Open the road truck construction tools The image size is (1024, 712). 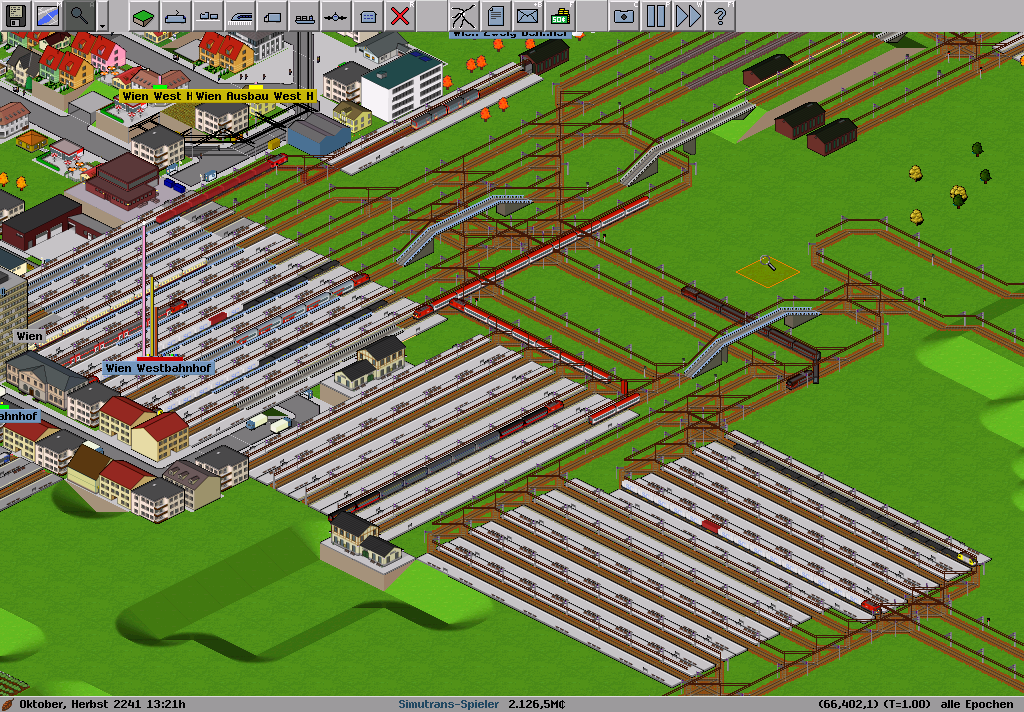click(272, 15)
